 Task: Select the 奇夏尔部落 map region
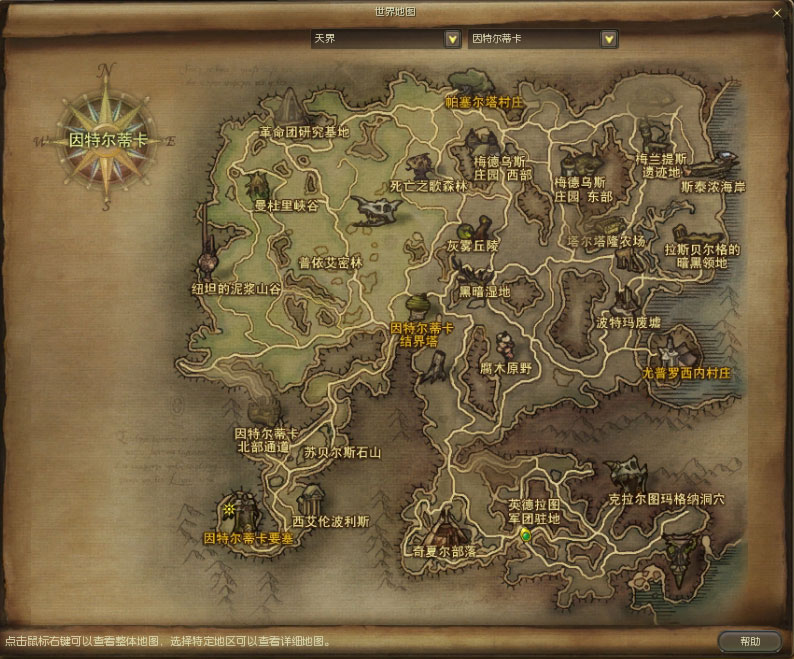[x=444, y=550]
